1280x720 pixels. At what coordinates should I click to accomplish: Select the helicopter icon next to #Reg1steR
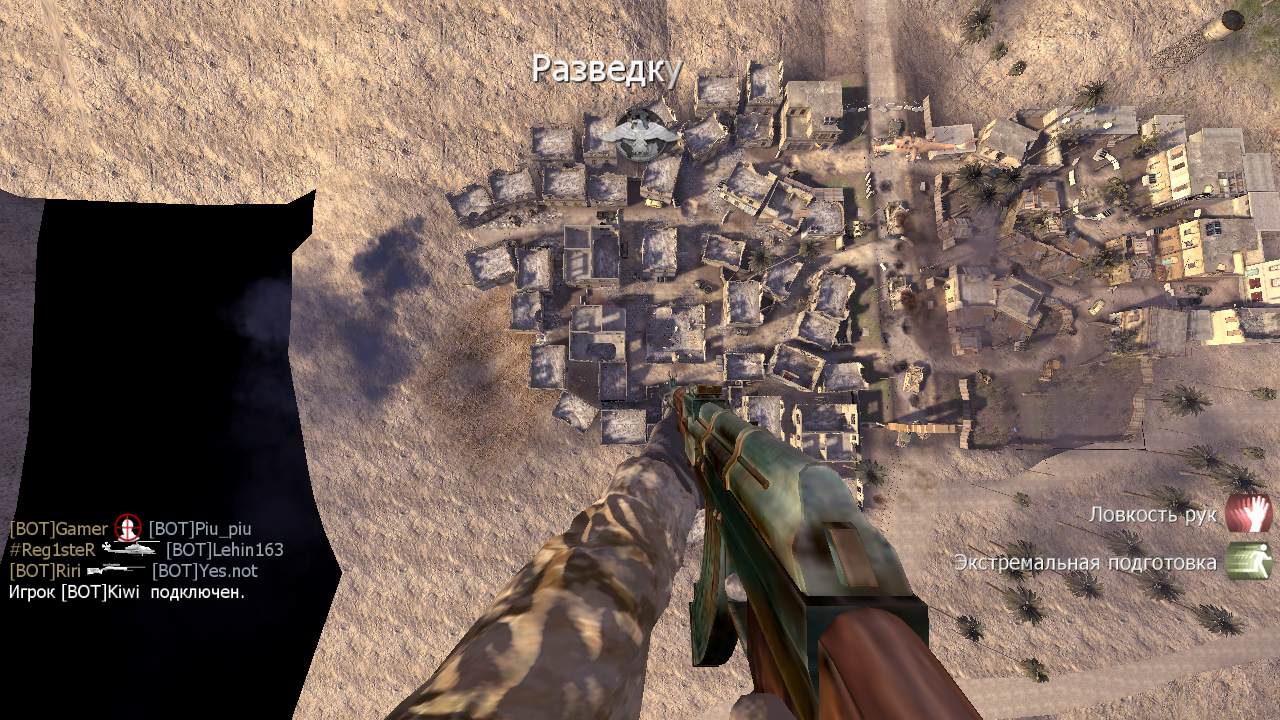point(130,549)
